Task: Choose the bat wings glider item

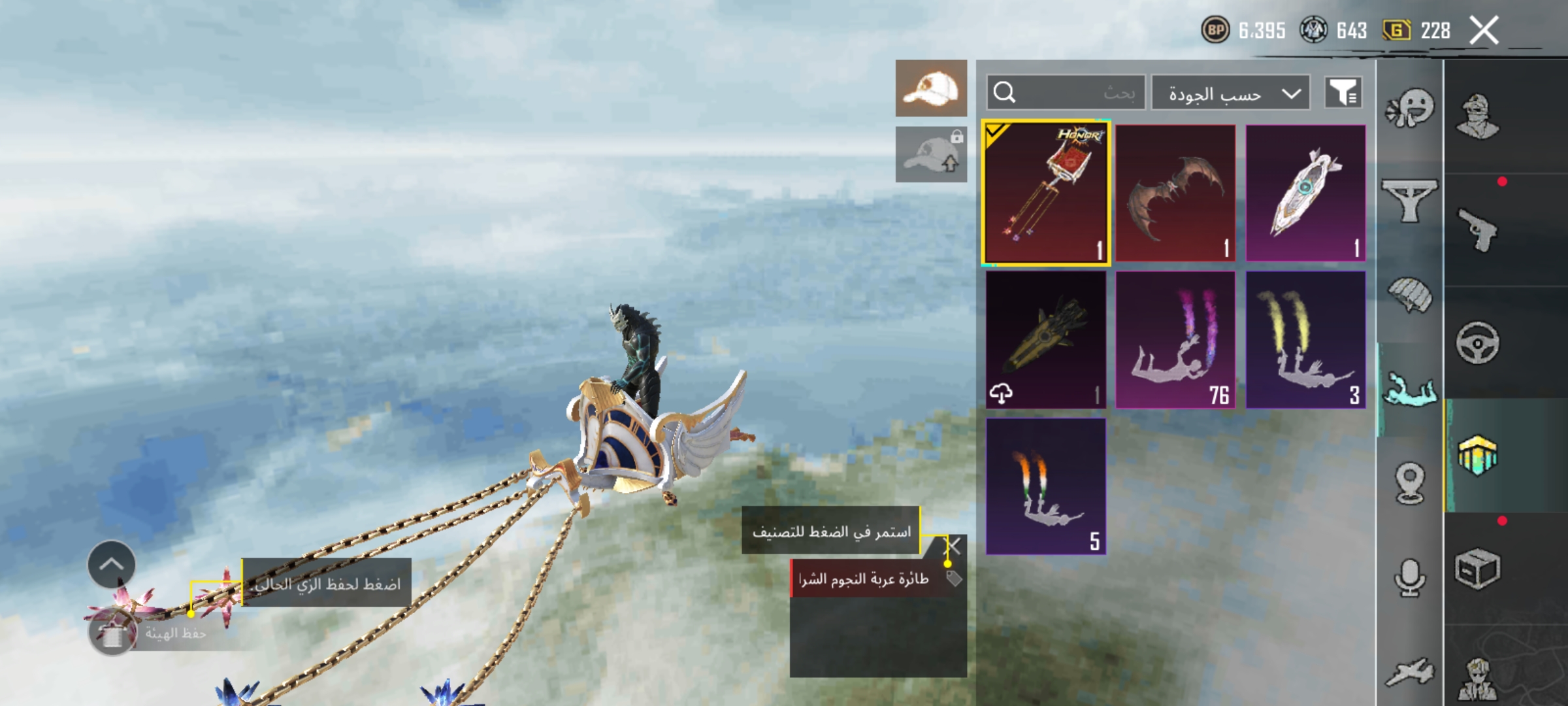Action: [x=1175, y=193]
